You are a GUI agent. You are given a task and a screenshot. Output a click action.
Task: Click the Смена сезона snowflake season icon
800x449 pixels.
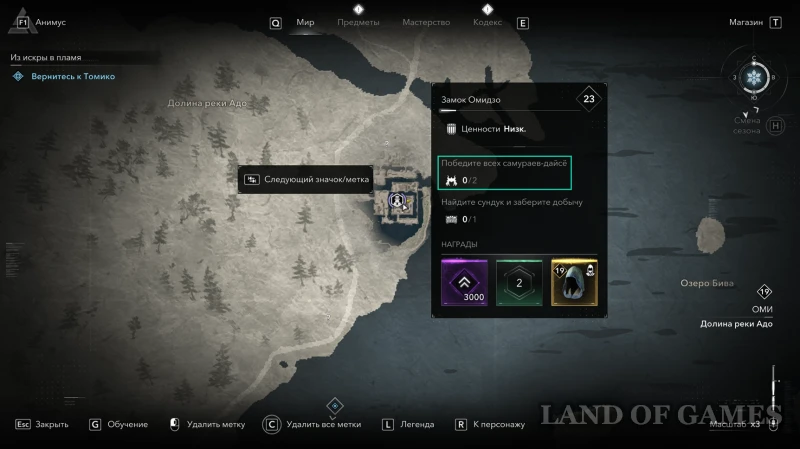pos(755,79)
